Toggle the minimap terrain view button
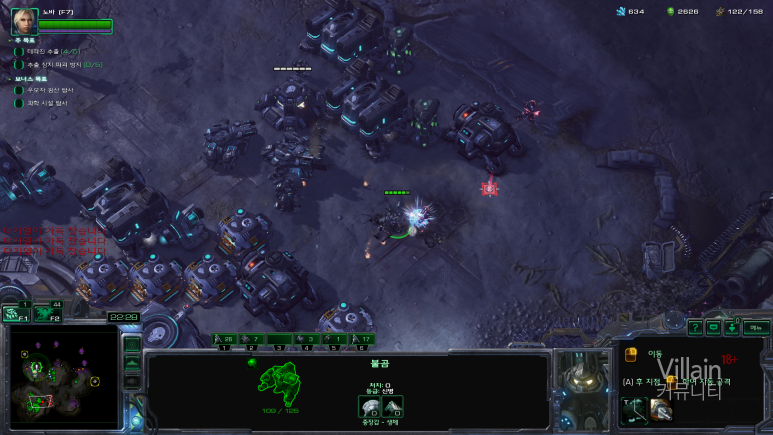This screenshot has height=435, width=773. 132,362
